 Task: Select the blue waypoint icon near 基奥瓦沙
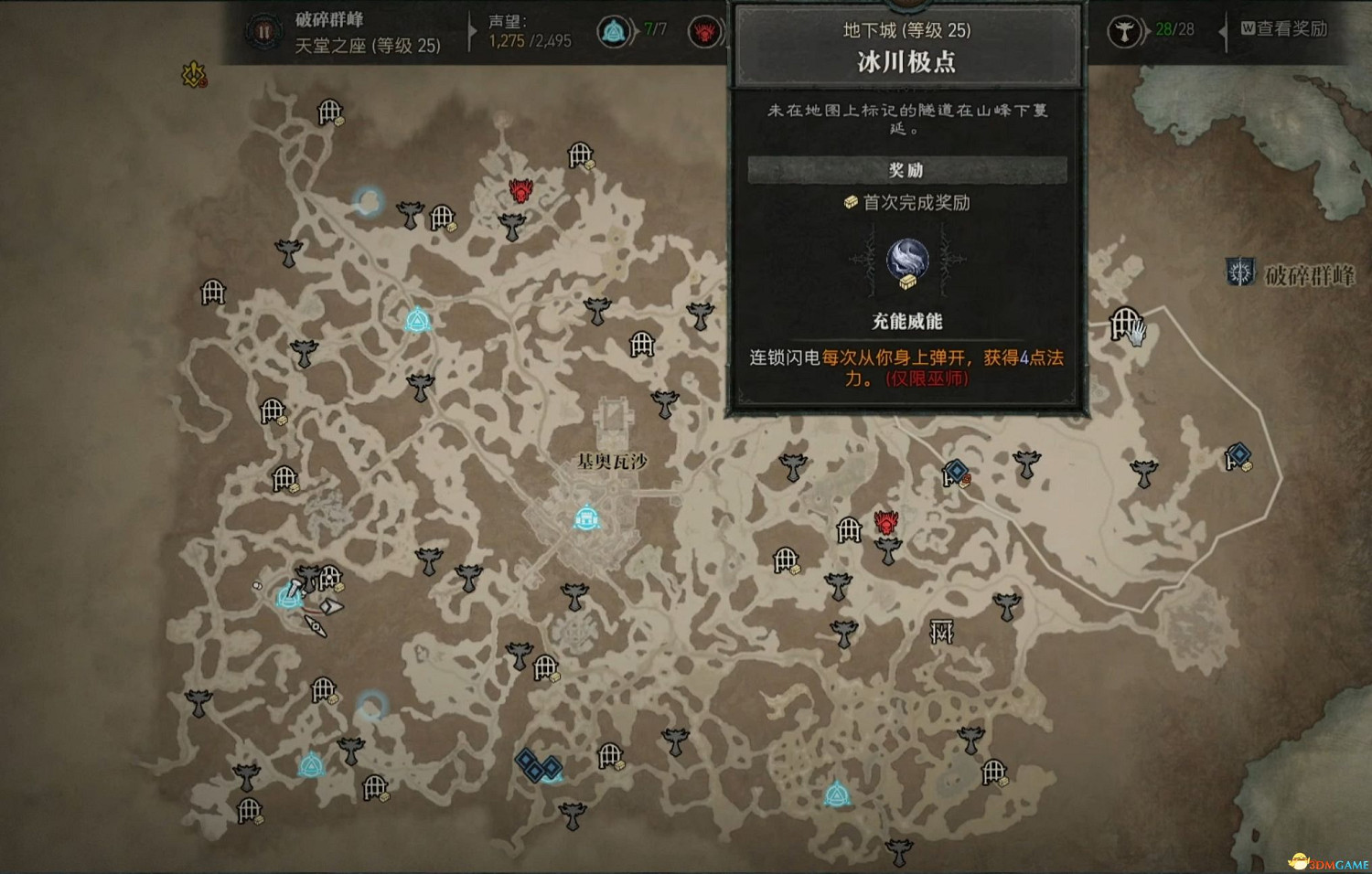586,518
